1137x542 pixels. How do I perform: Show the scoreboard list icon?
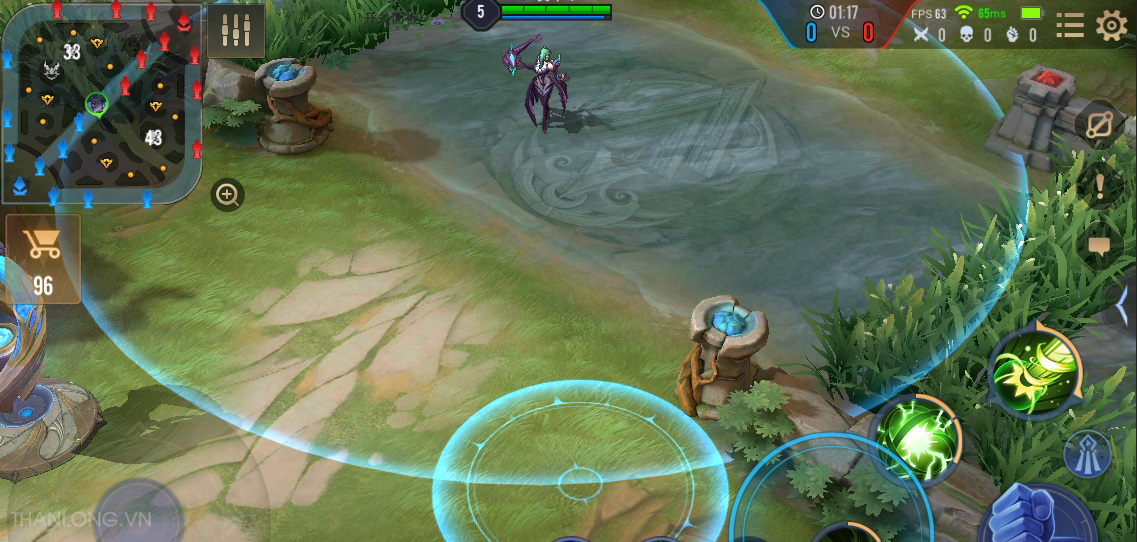coord(1069,25)
